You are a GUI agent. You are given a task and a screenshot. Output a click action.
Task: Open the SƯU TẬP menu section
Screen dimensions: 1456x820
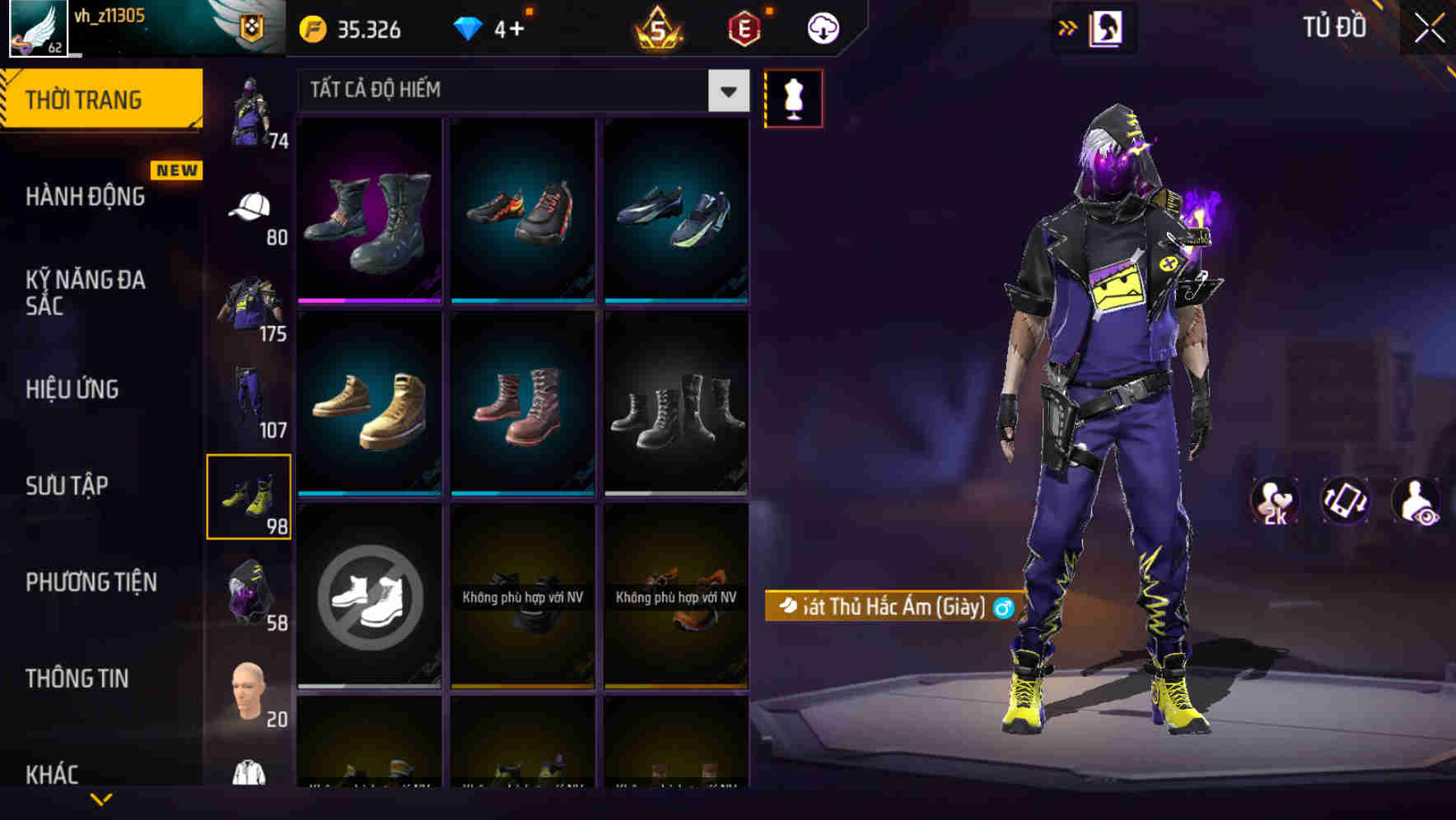click(70, 486)
